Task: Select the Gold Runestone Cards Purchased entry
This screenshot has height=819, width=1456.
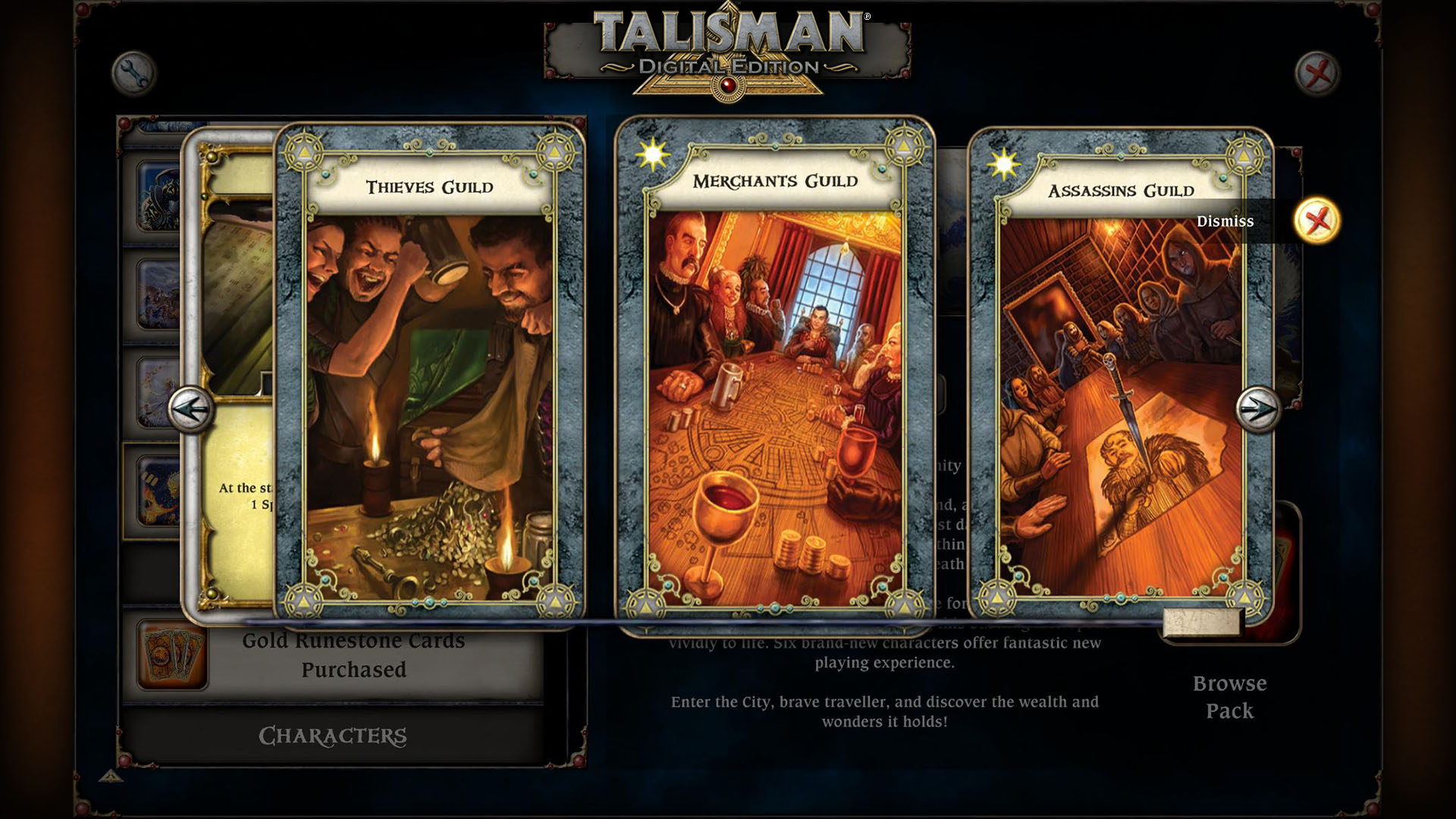Action: [353, 654]
